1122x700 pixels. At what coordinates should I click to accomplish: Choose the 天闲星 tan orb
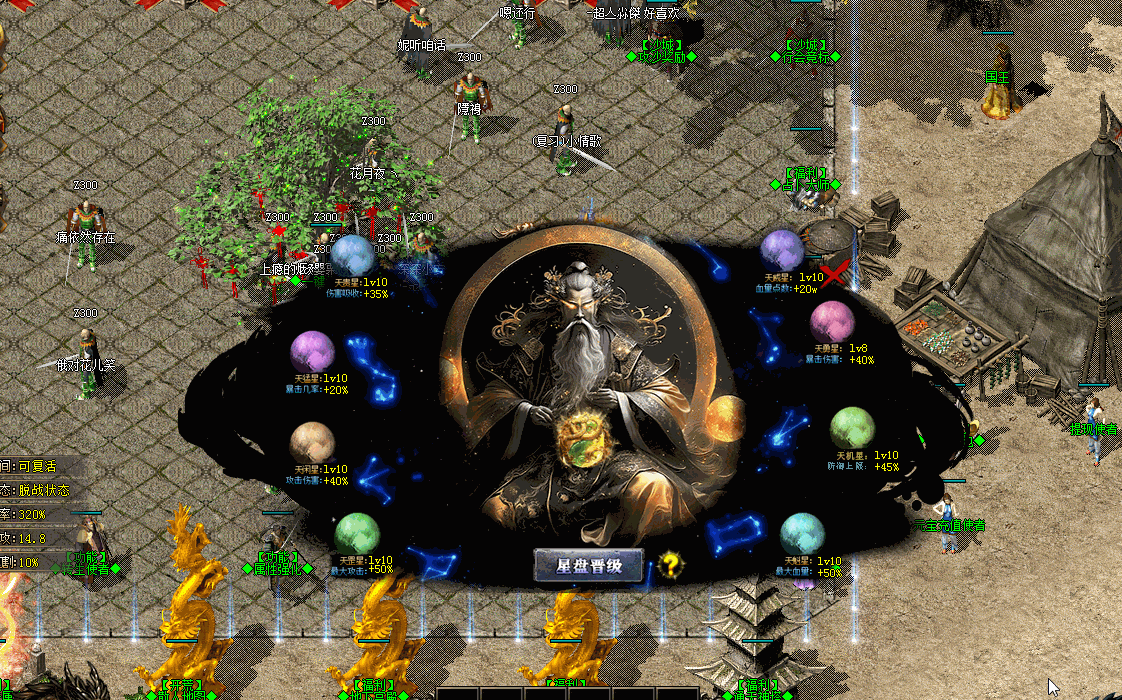(x=312, y=443)
